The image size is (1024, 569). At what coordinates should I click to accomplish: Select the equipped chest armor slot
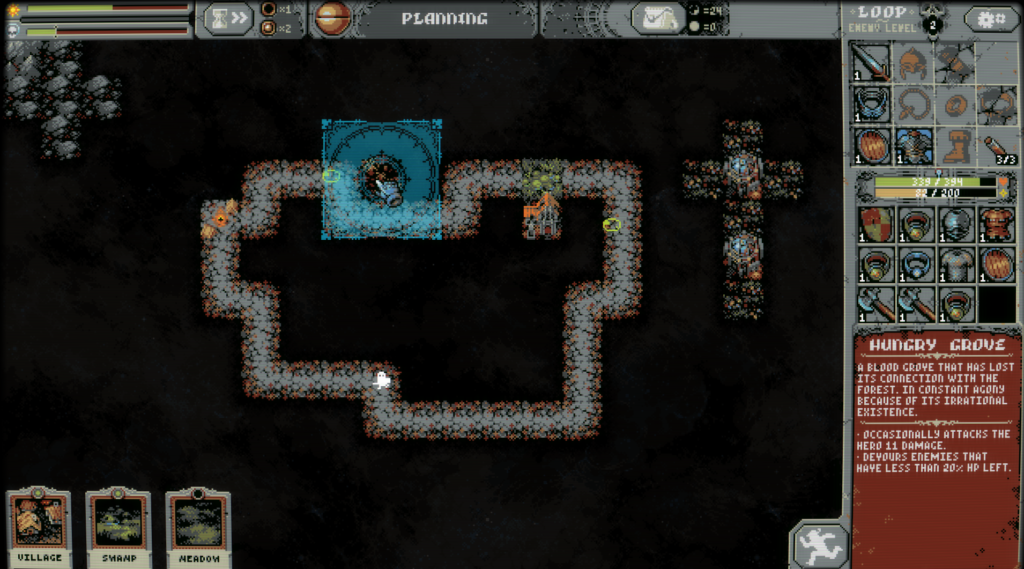[913, 146]
